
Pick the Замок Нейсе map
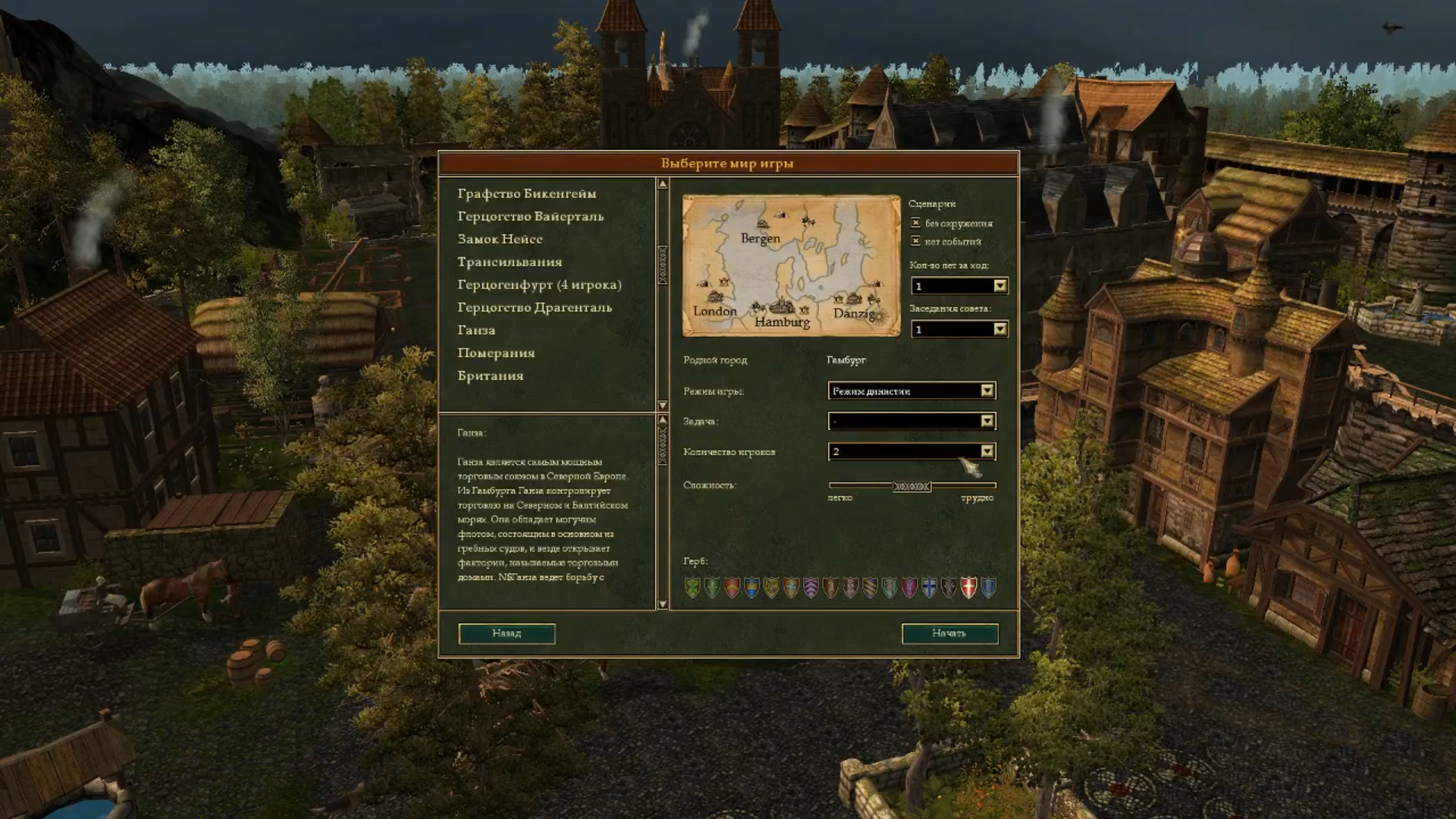click(500, 240)
